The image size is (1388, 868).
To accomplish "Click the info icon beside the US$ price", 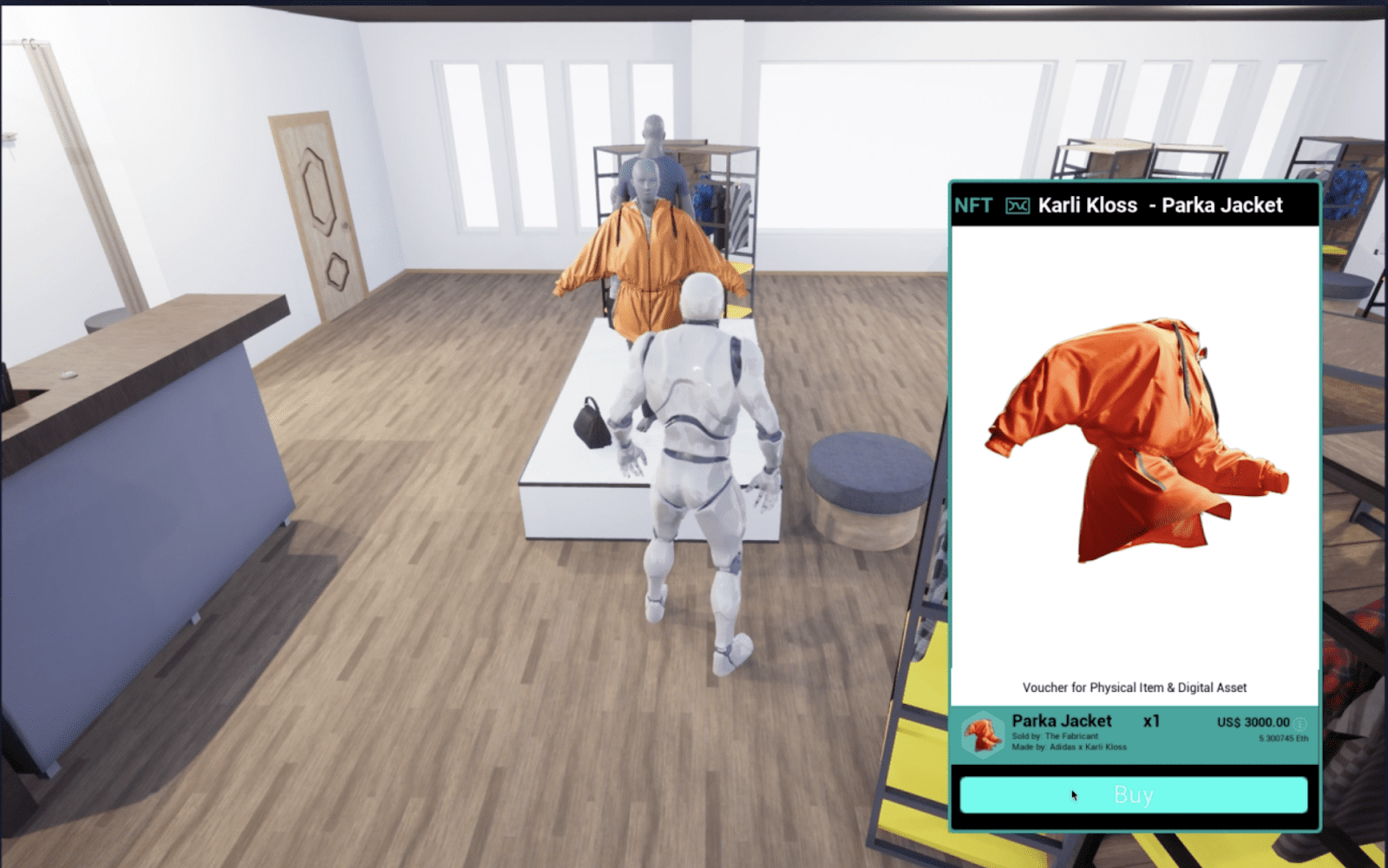I will pyautogui.click(x=1300, y=722).
